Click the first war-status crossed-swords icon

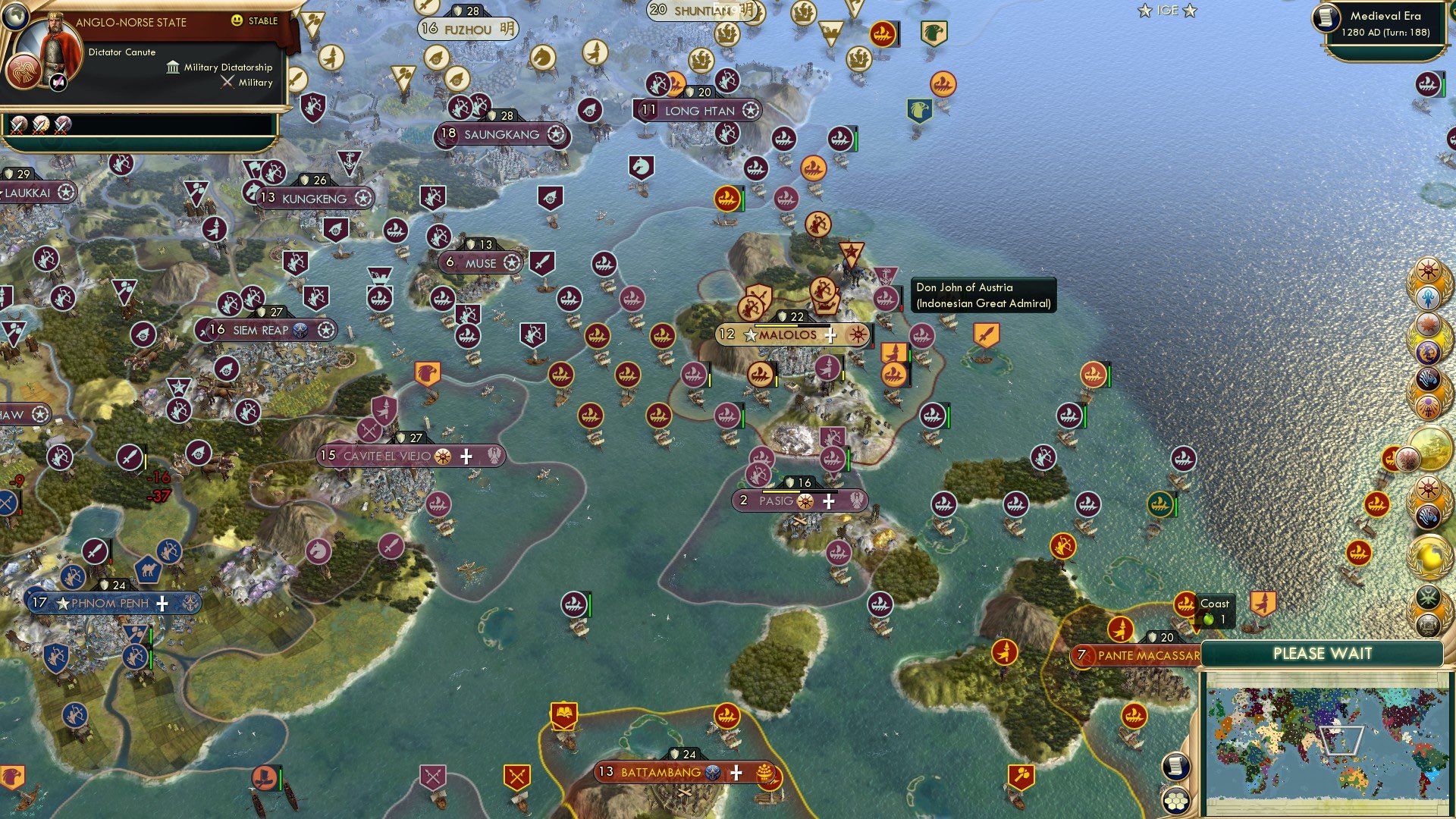(x=19, y=124)
